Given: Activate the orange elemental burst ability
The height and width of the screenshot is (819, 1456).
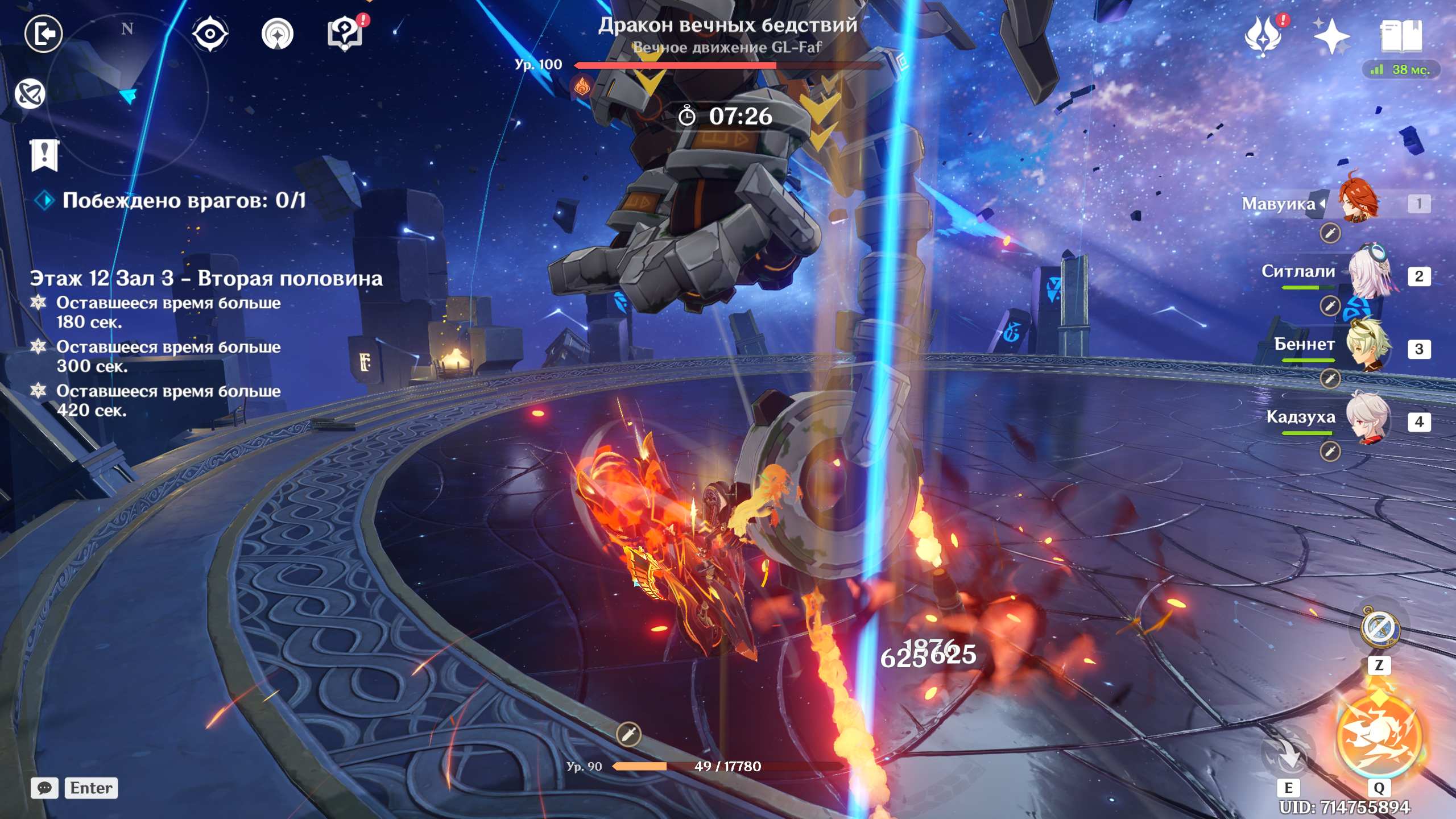Looking at the screenshot, I should [1379, 737].
